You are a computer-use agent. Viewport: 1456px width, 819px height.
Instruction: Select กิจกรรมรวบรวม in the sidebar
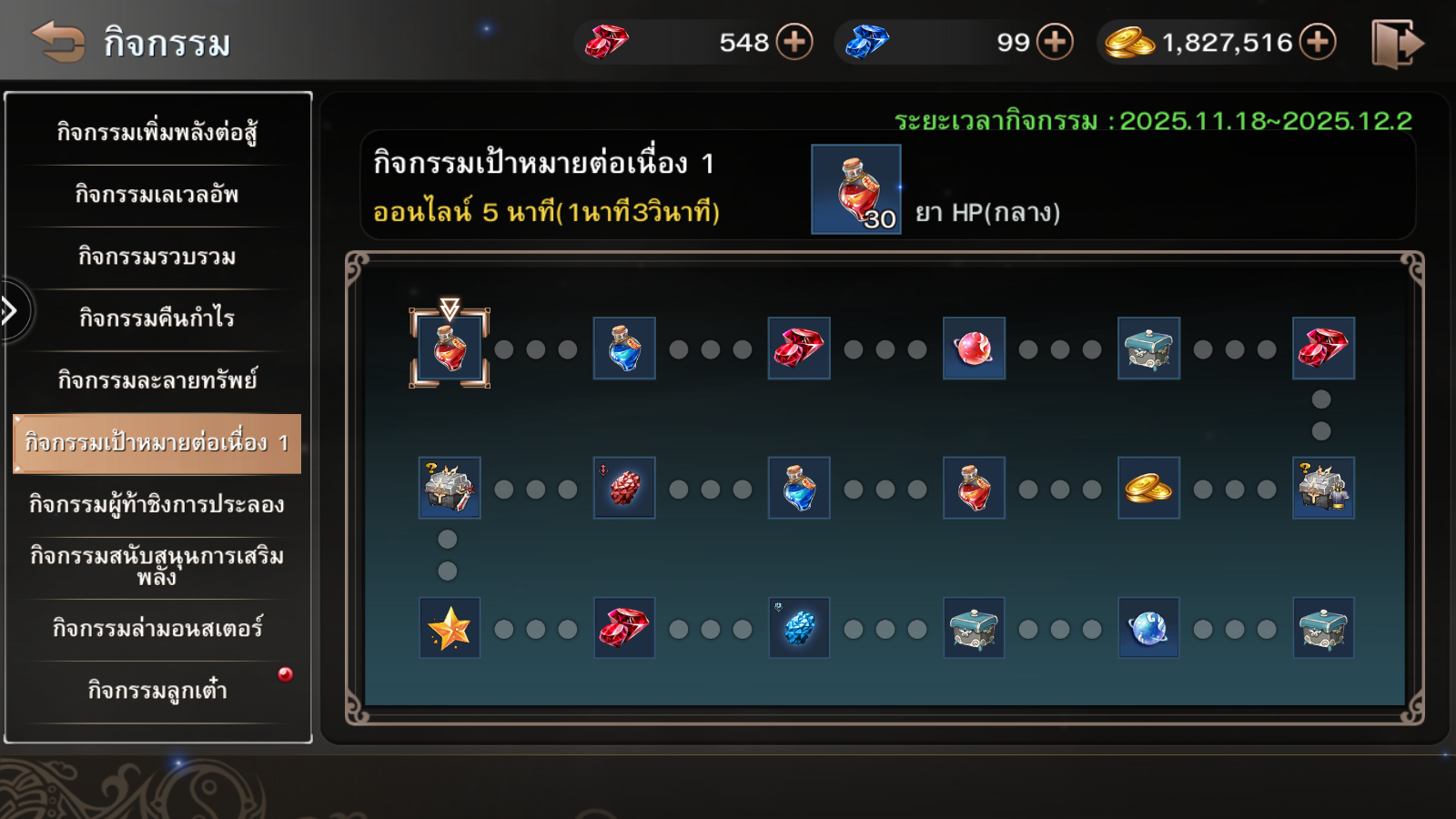click(157, 257)
